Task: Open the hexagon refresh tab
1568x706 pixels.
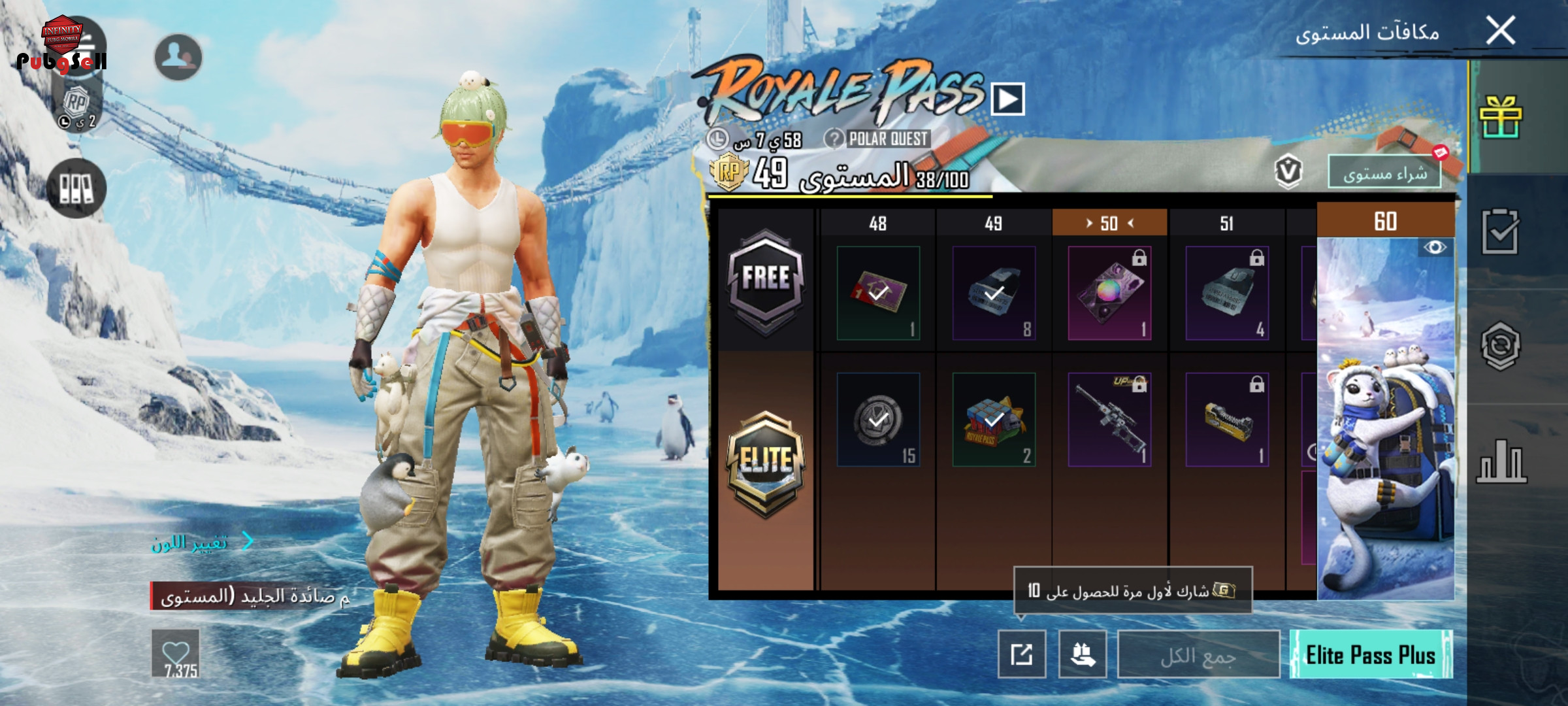Action: (x=1500, y=346)
